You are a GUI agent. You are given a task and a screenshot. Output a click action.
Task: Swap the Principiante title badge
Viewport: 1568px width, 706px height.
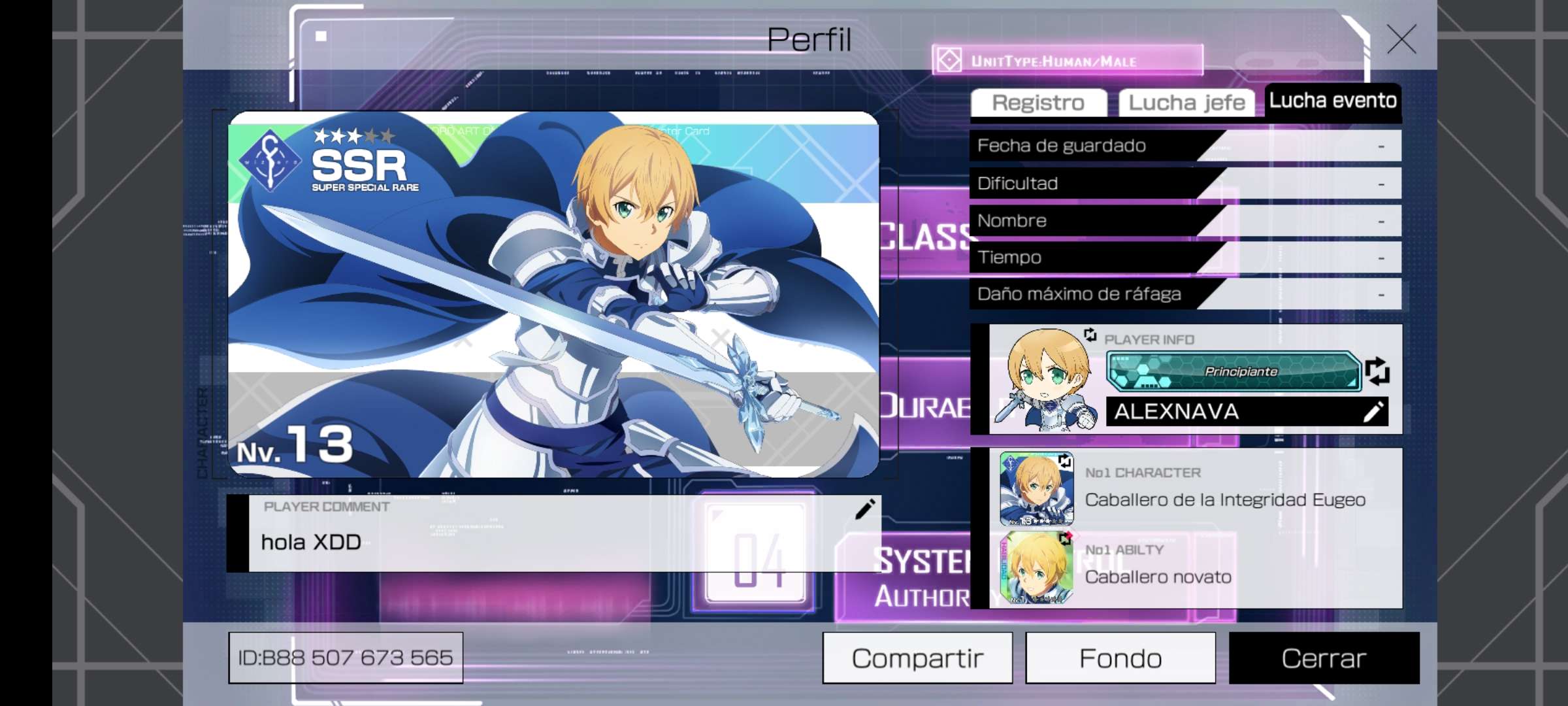pos(1377,371)
